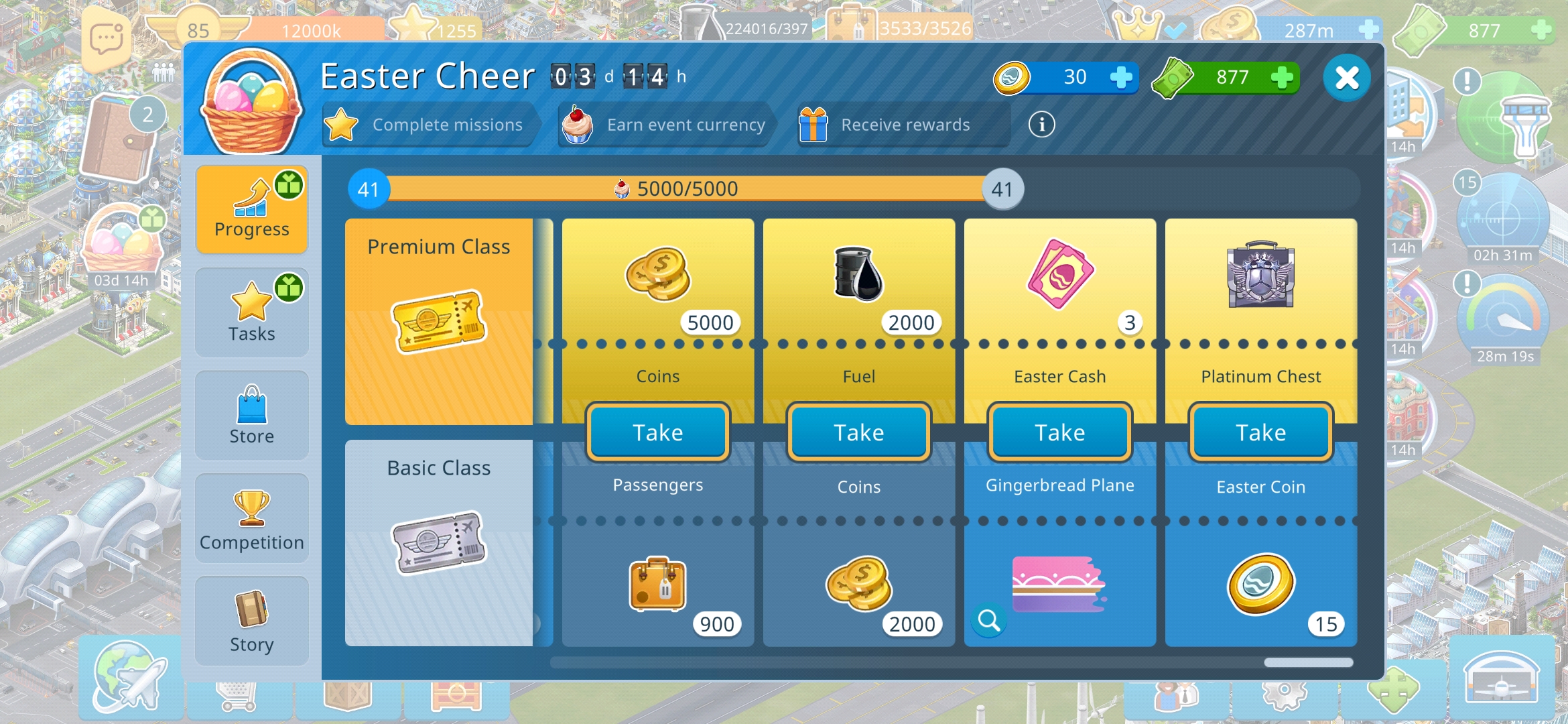Inspect the Gingerbread Plane with magnifier
The width and height of the screenshot is (1568, 724).
tap(989, 621)
